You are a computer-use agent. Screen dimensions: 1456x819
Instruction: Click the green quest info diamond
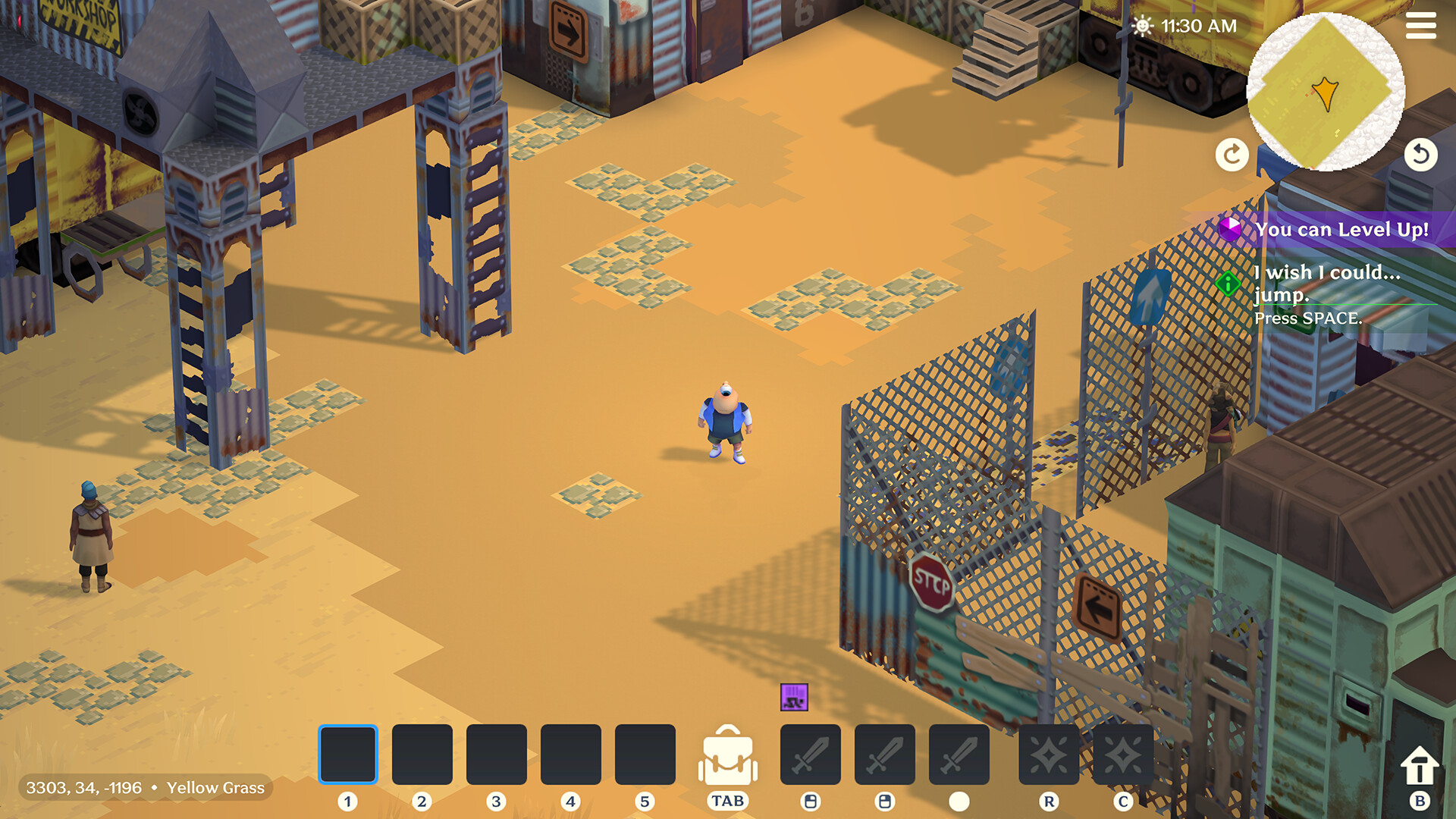pos(1227,284)
